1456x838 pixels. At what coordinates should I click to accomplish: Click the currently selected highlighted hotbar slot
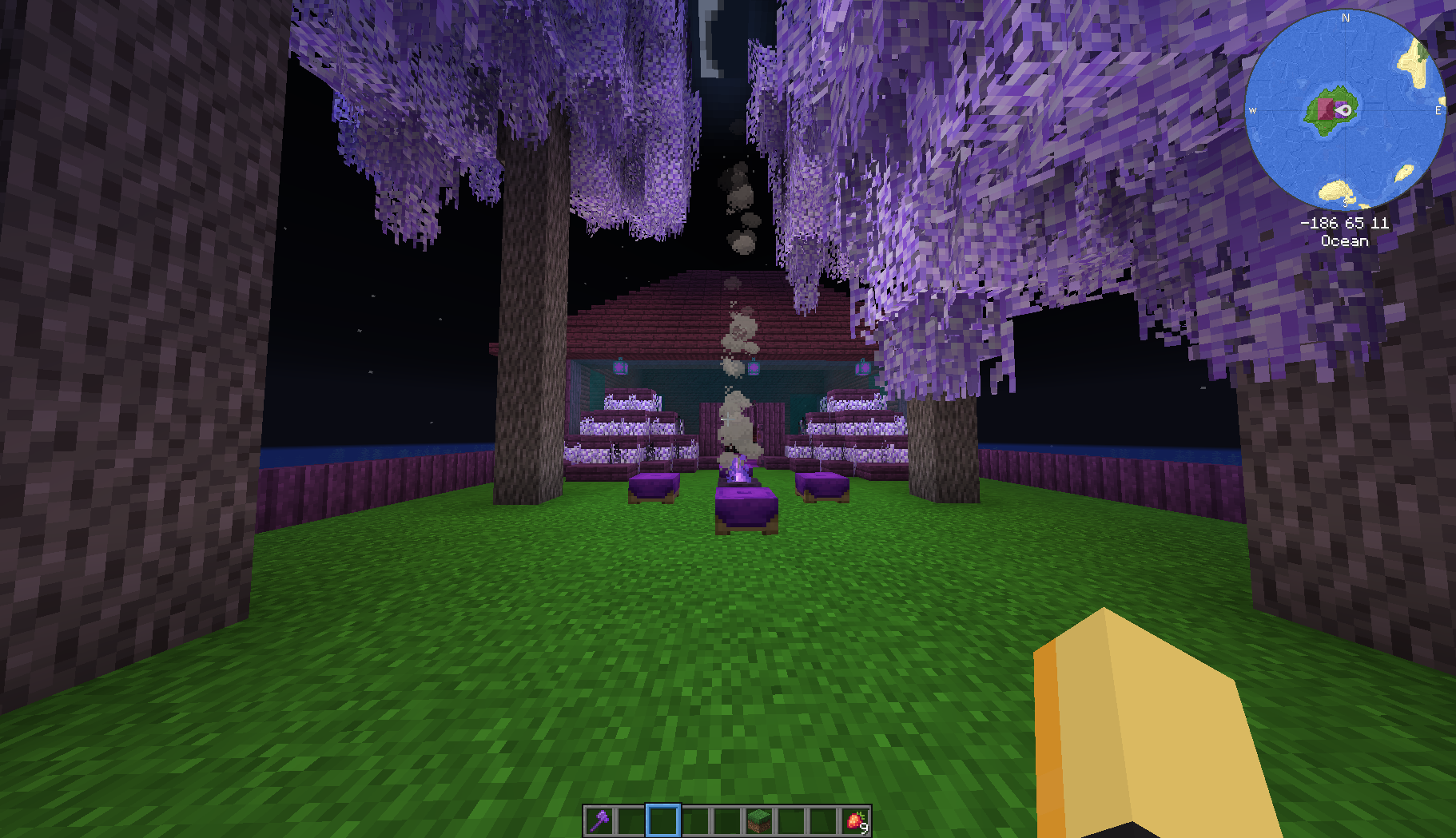click(x=663, y=820)
